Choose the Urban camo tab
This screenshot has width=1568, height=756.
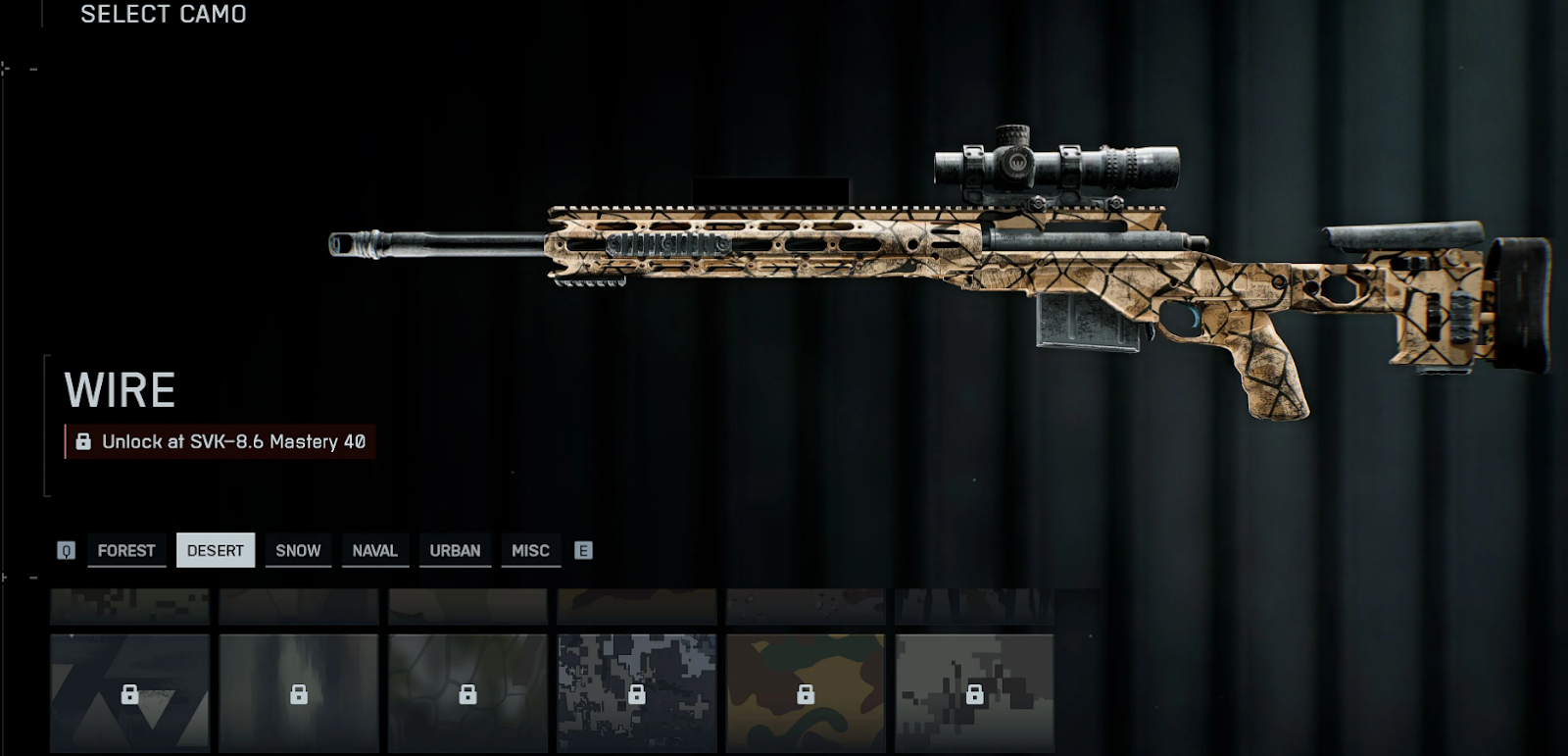click(455, 550)
